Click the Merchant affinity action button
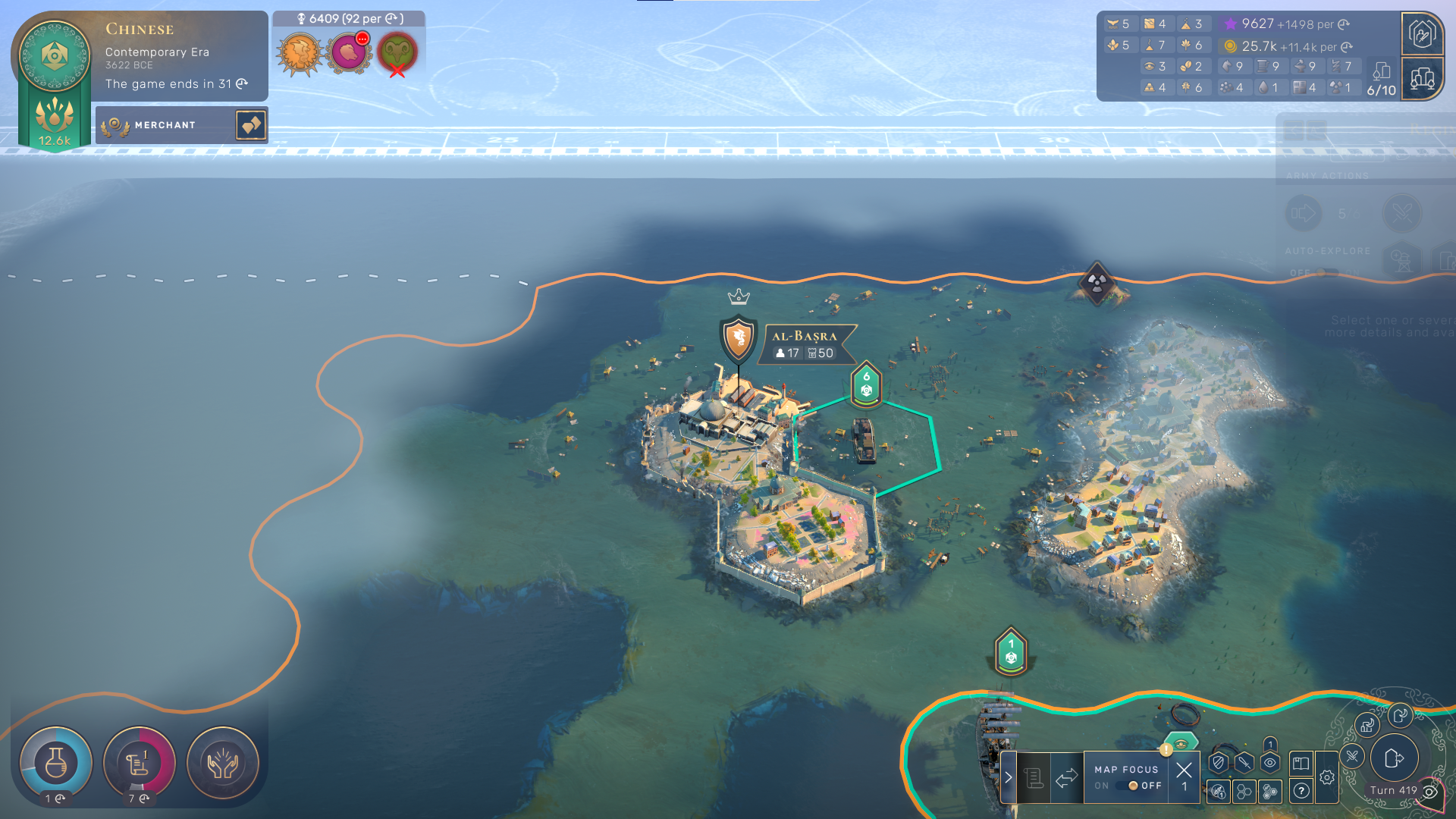The width and height of the screenshot is (1456, 819). [251, 125]
